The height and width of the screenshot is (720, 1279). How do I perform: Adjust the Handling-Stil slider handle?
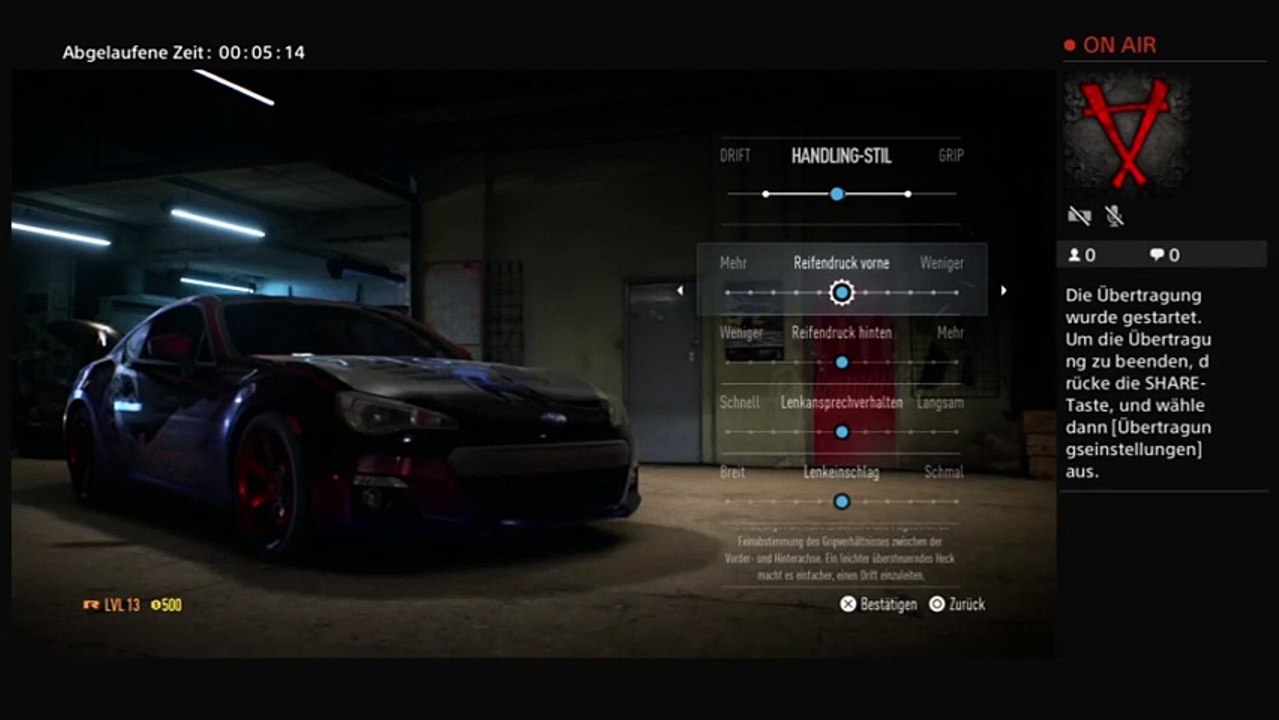(837, 194)
